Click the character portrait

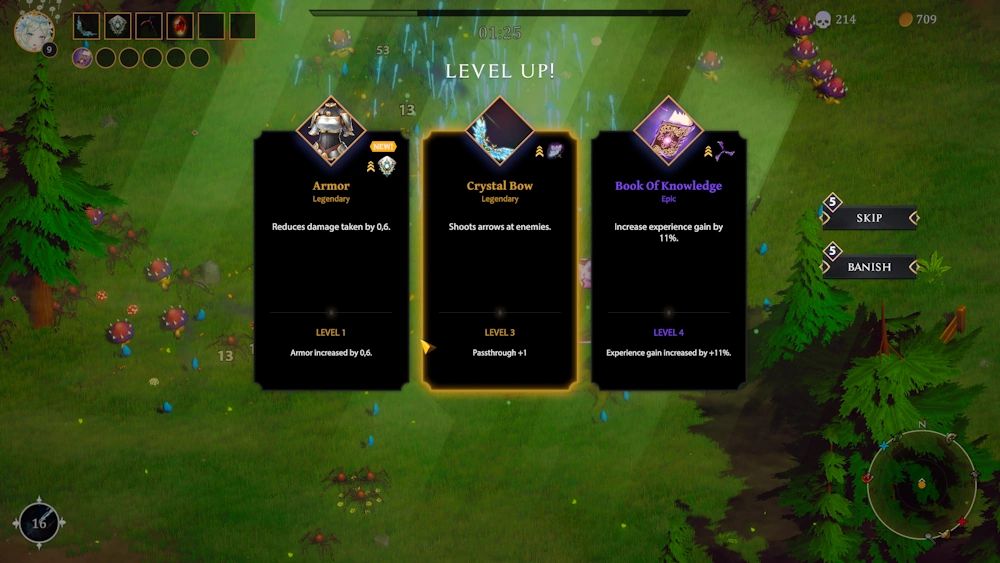pos(33,31)
